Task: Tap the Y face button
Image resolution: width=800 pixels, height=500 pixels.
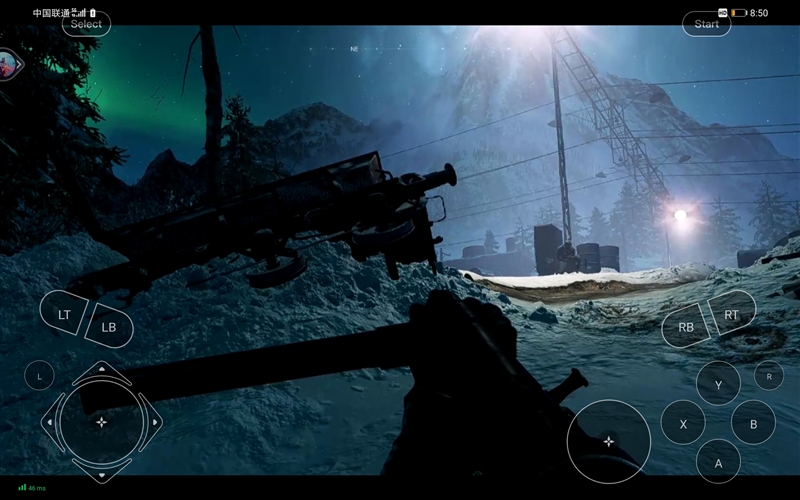Action: click(718, 384)
